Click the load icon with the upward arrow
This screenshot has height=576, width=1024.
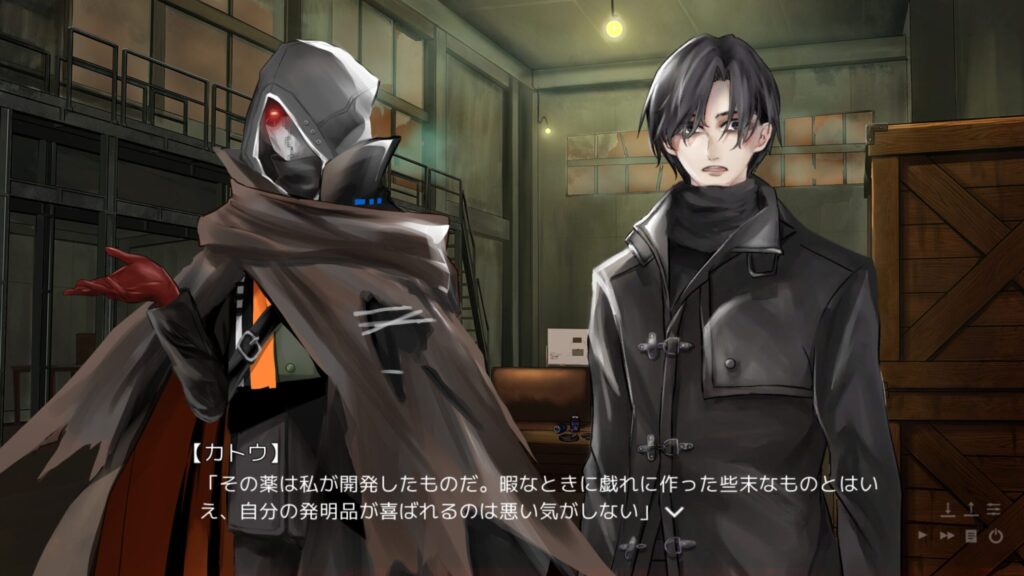pyautogui.click(x=971, y=511)
